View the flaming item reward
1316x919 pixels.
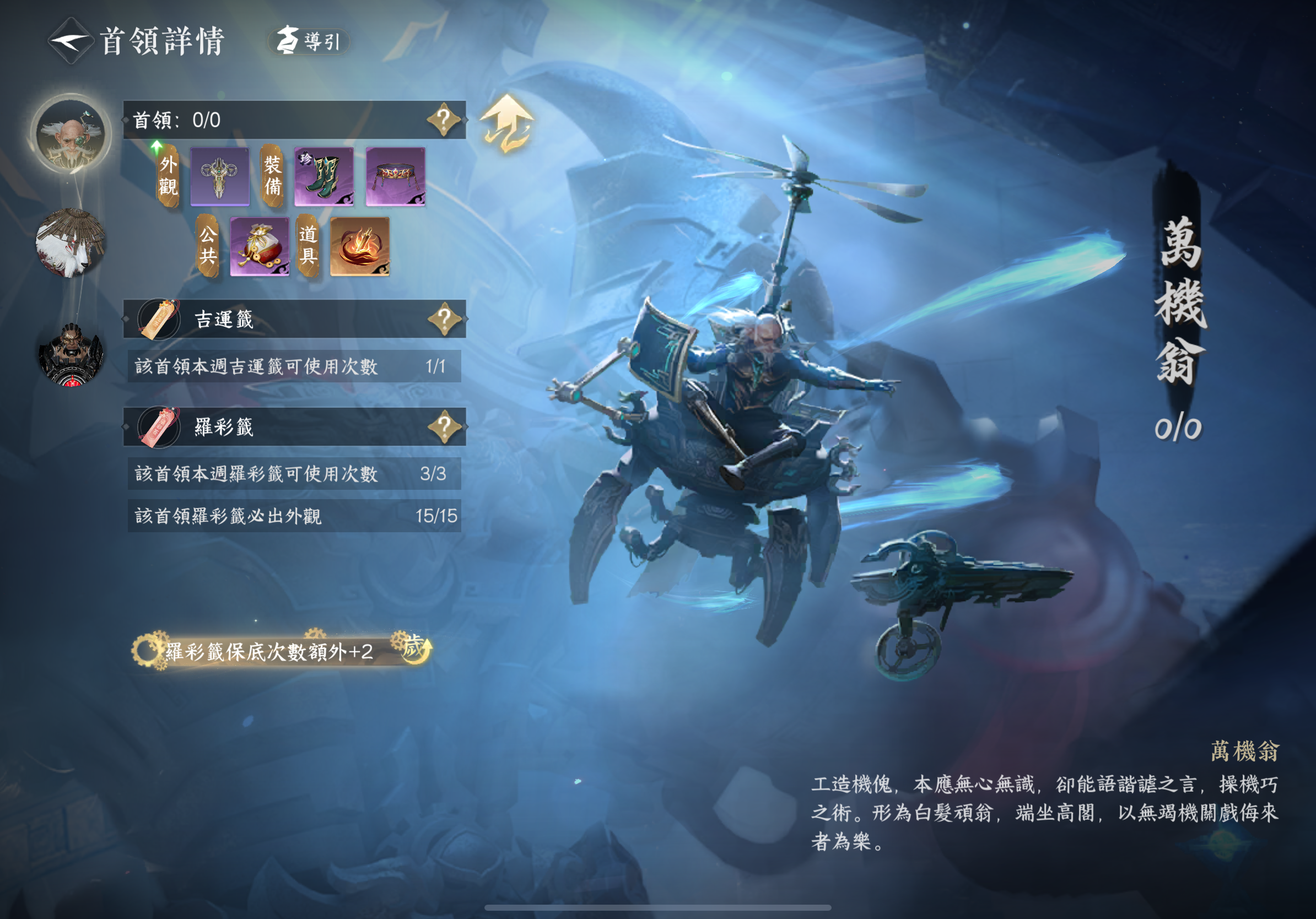click(x=360, y=247)
